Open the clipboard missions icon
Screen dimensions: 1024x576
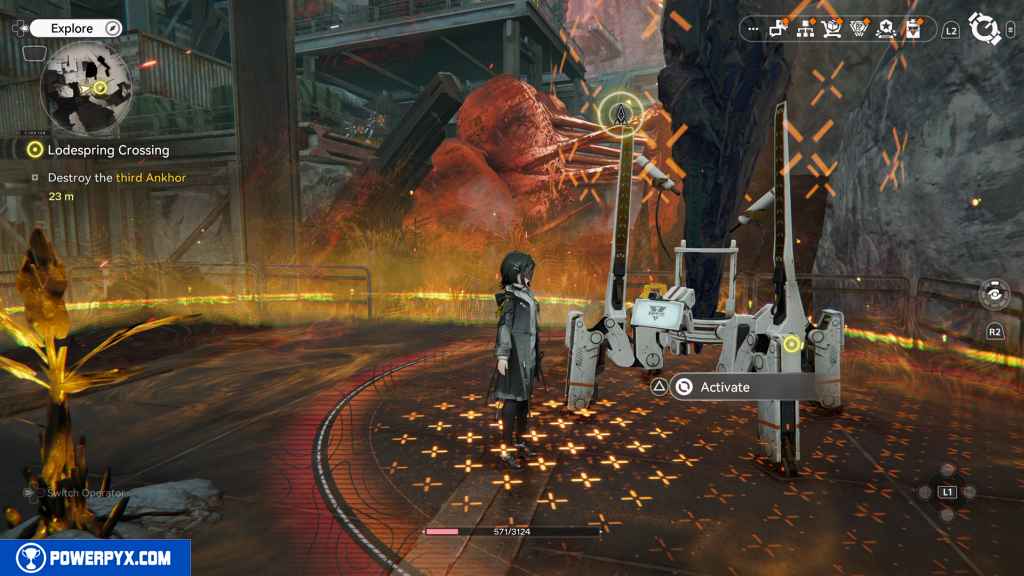pos(911,29)
